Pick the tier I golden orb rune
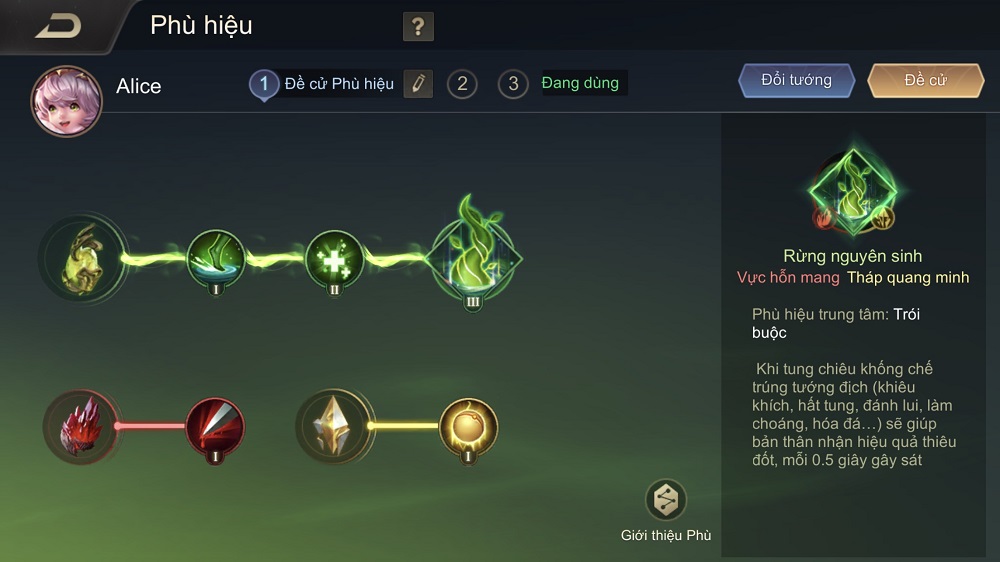The height and width of the screenshot is (562, 1000). coord(468,426)
